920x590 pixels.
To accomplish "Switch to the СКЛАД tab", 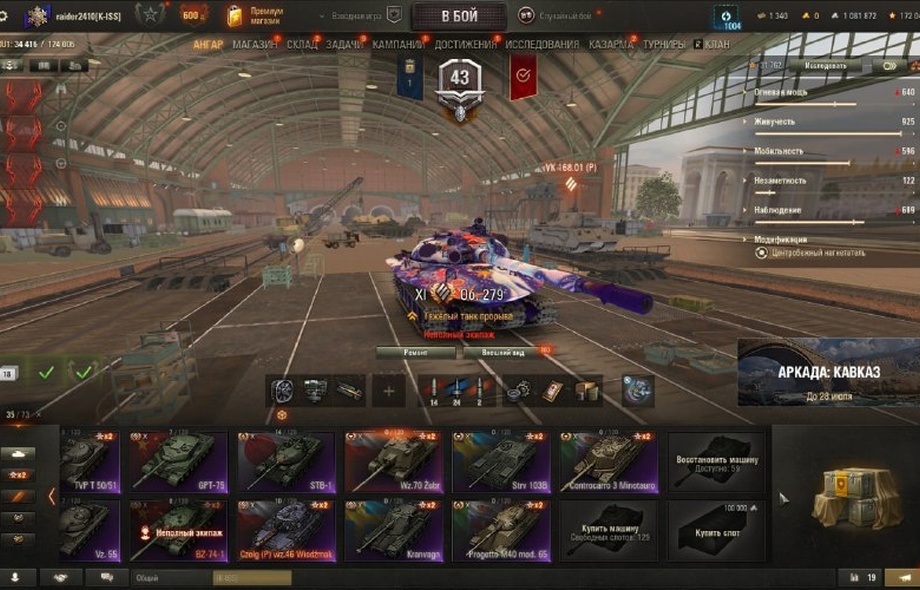I will pos(302,45).
